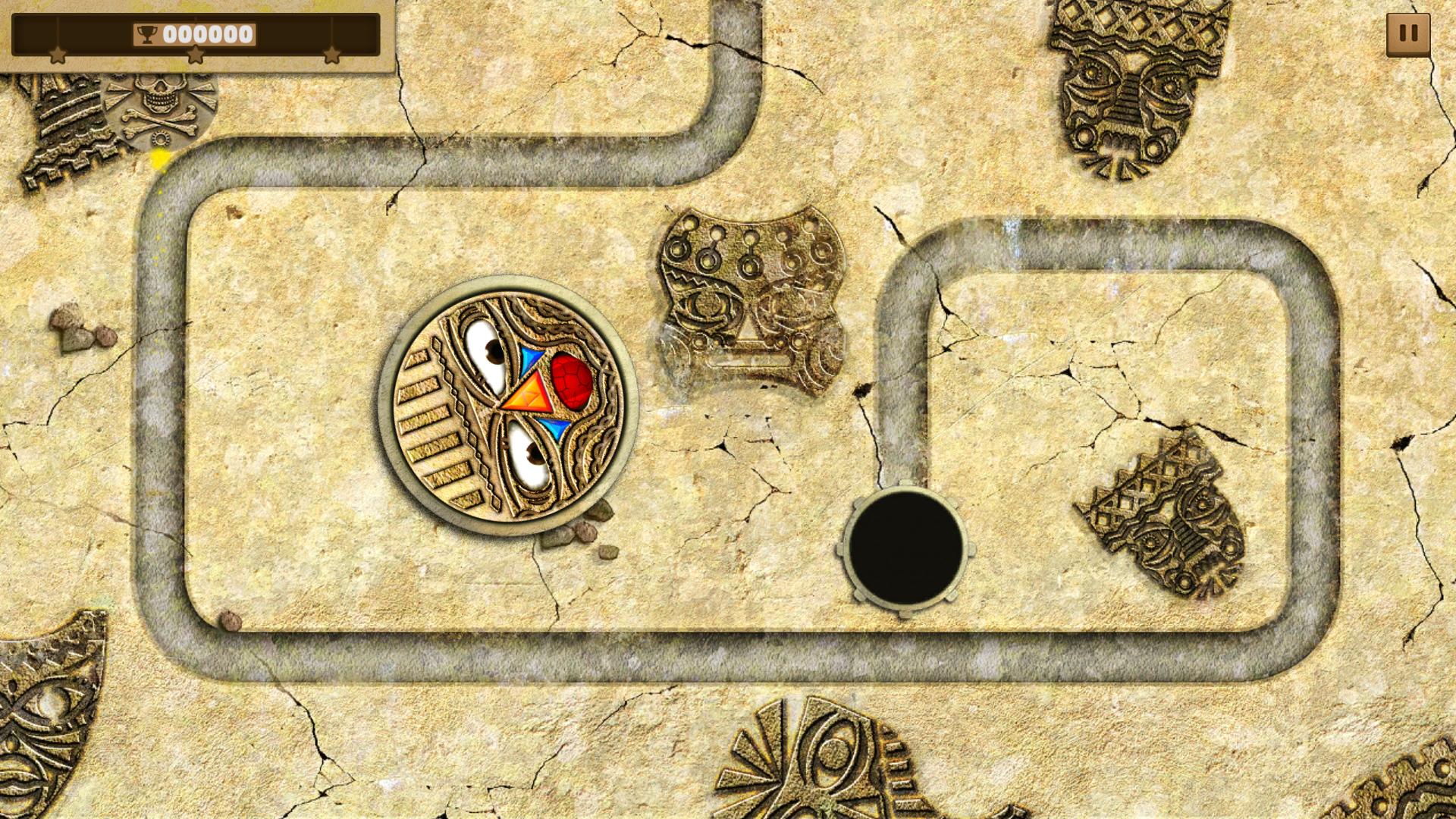Select the middle star under the score bar
This screenshot has width=1456, height=819.
196,55
